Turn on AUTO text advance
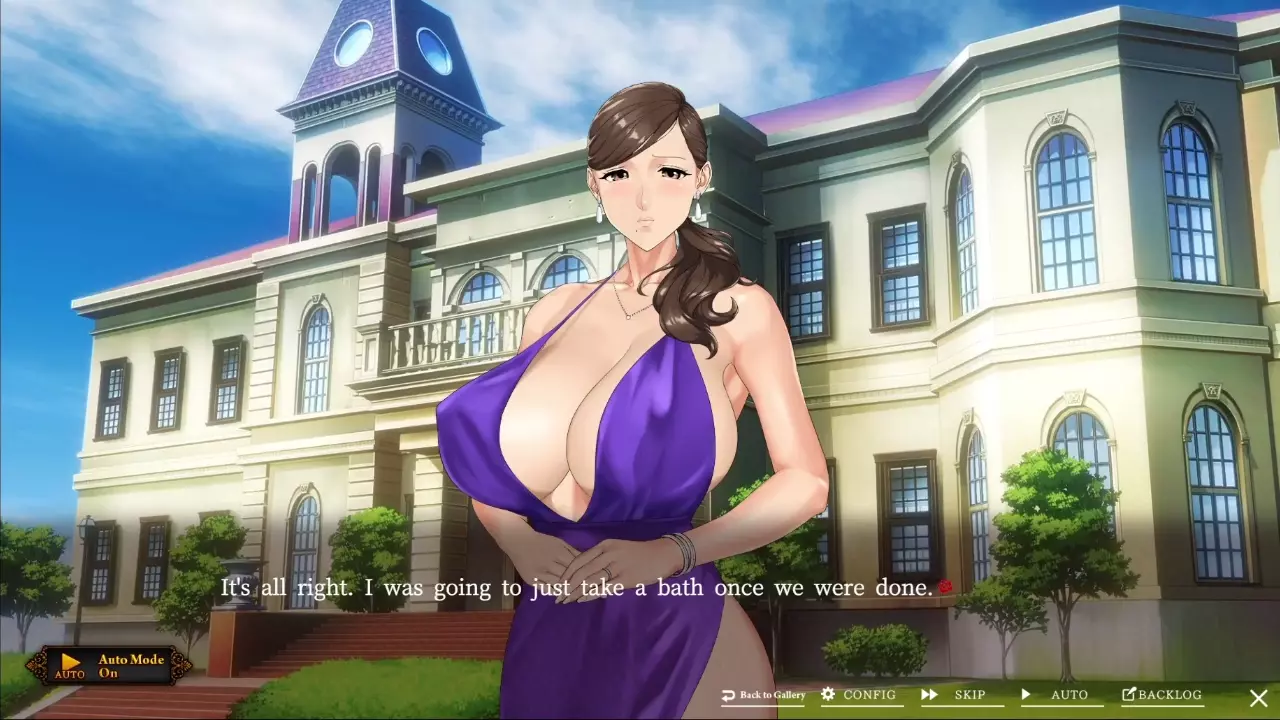Image resolution: width=1280 pixels, height=720 pixels. tap(1055, 695)
